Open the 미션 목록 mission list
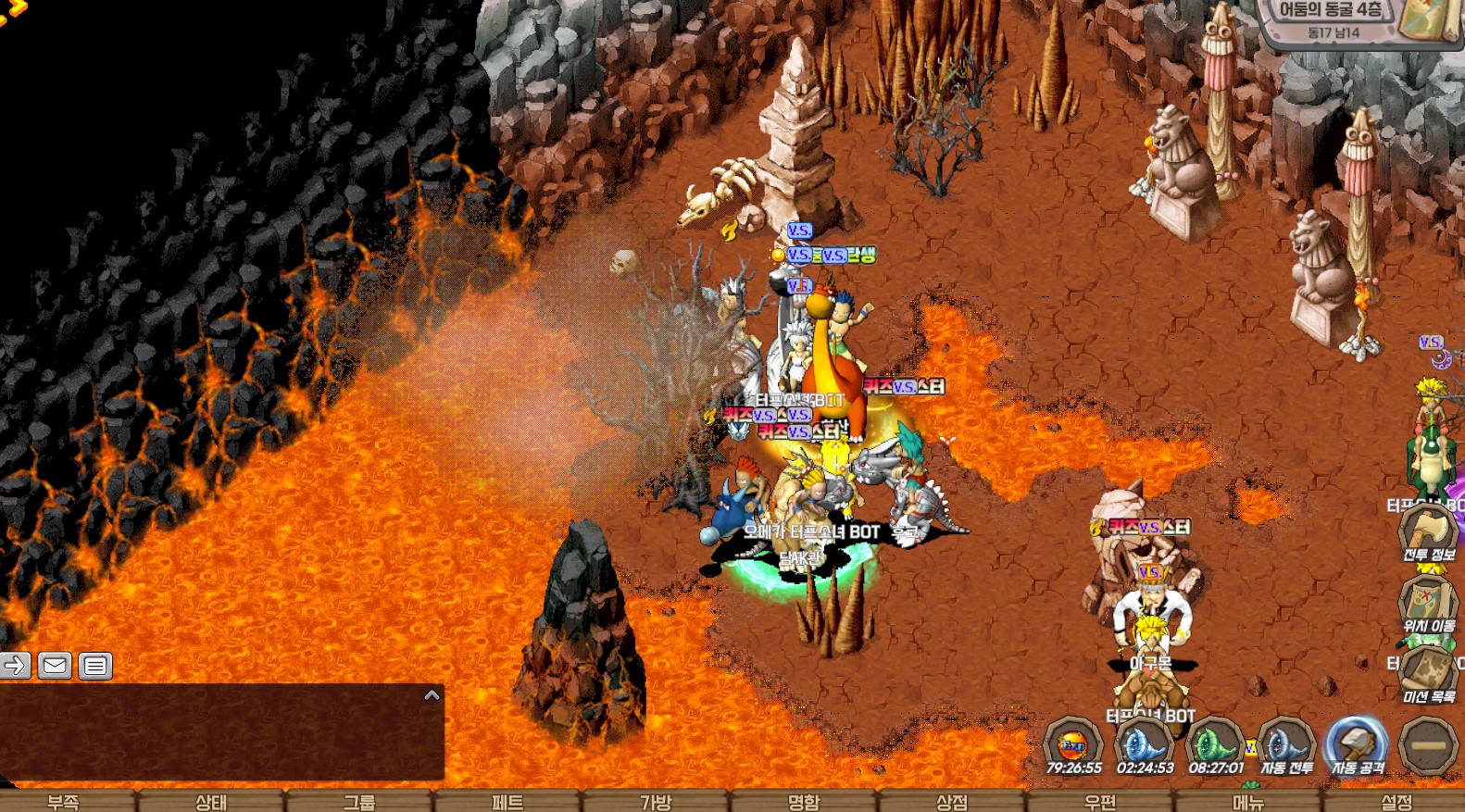Viewport: 1465px width, 812px height. point(1428,673)
